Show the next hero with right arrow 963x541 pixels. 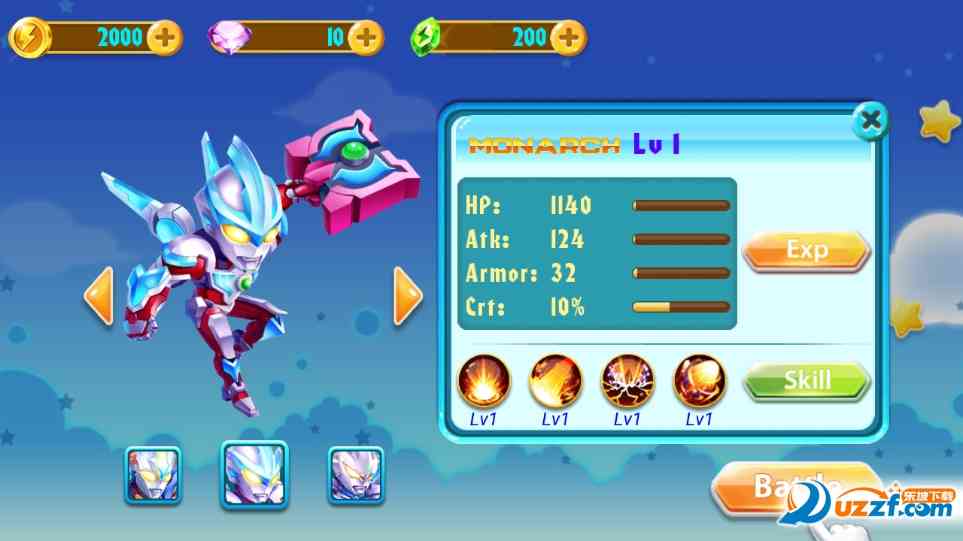(408, 296)
